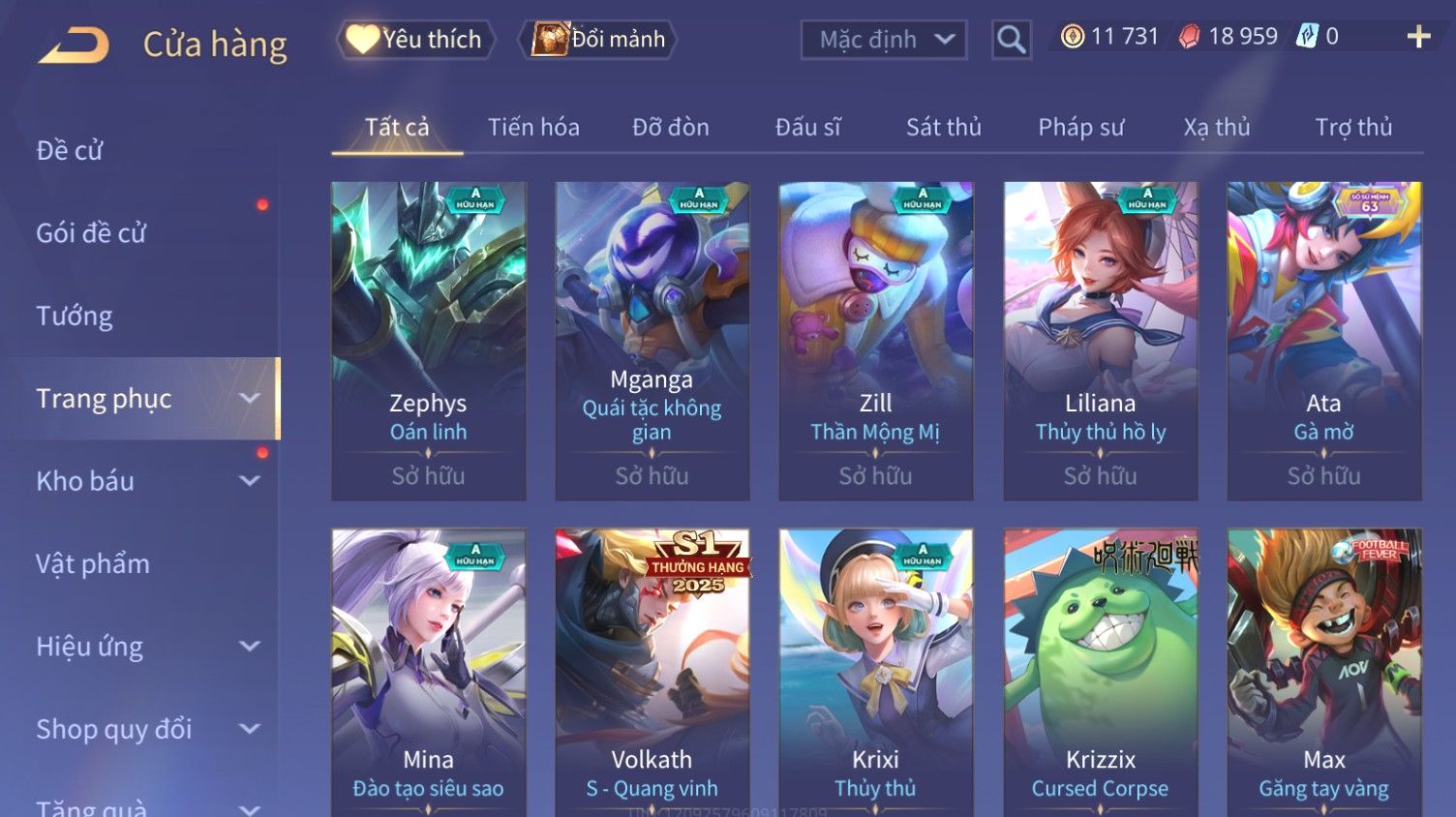
Task: Open Gói đề cử in sidebar
Action: (x=91, y=232)
